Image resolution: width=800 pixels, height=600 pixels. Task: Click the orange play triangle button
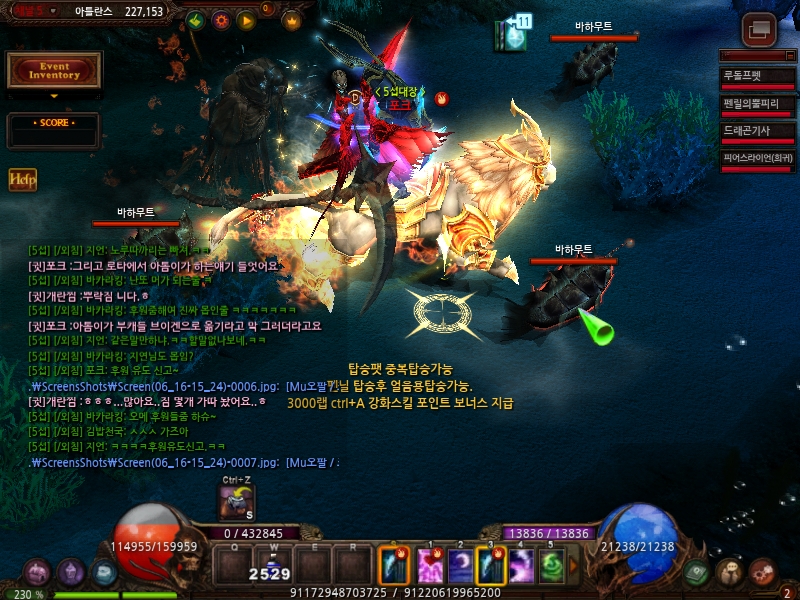pyautogui.click(x=245, y=20)
